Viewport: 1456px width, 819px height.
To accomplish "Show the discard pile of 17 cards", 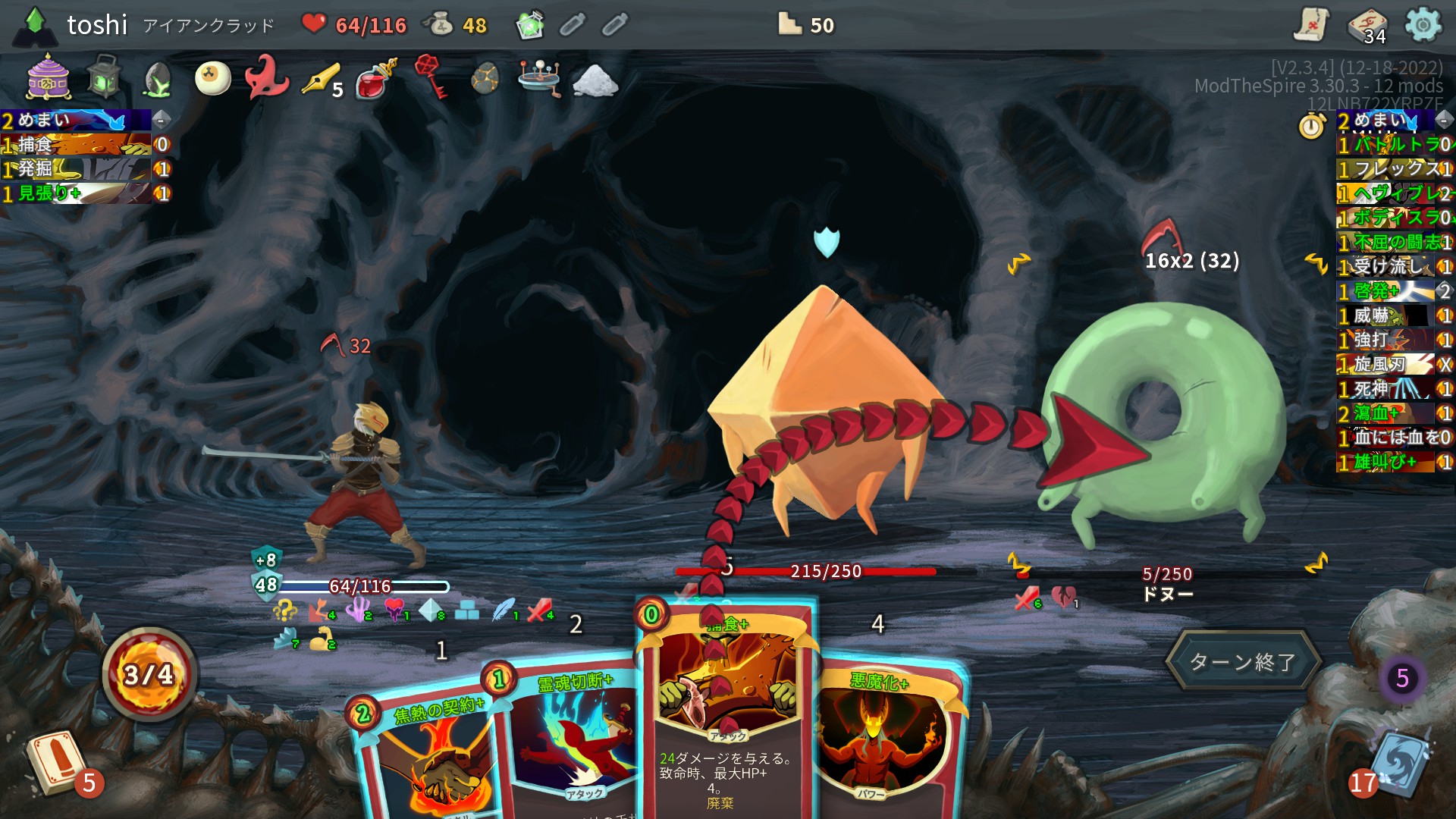I will [1398, 766].
